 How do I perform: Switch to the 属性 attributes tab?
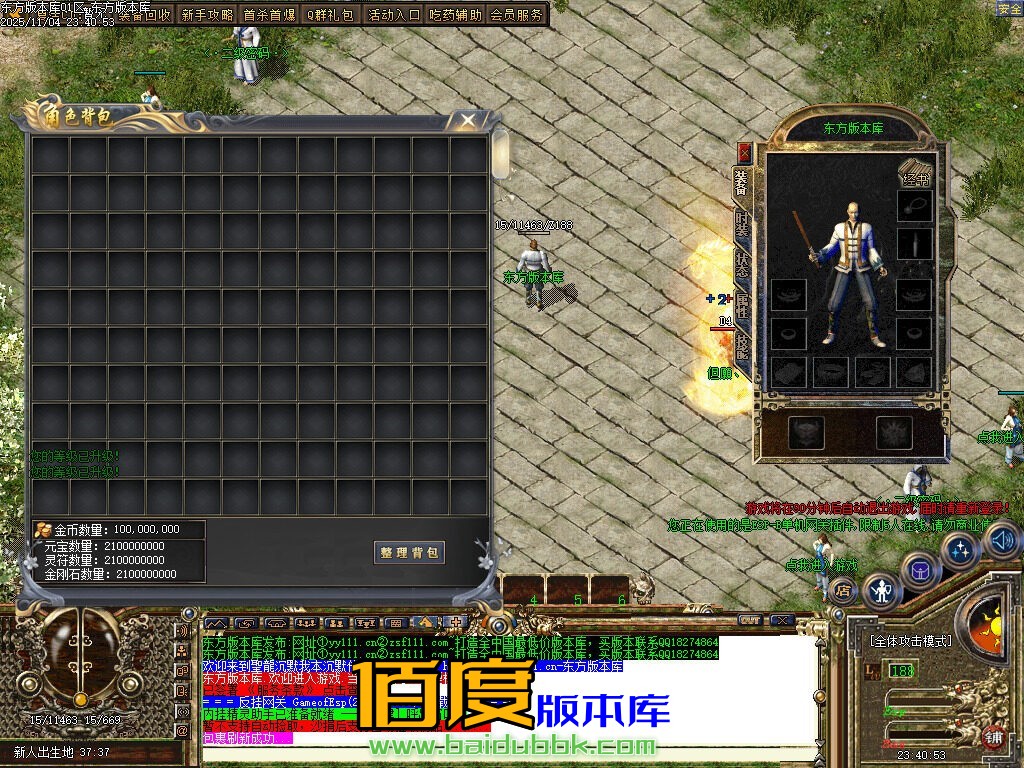pos(742,305)
